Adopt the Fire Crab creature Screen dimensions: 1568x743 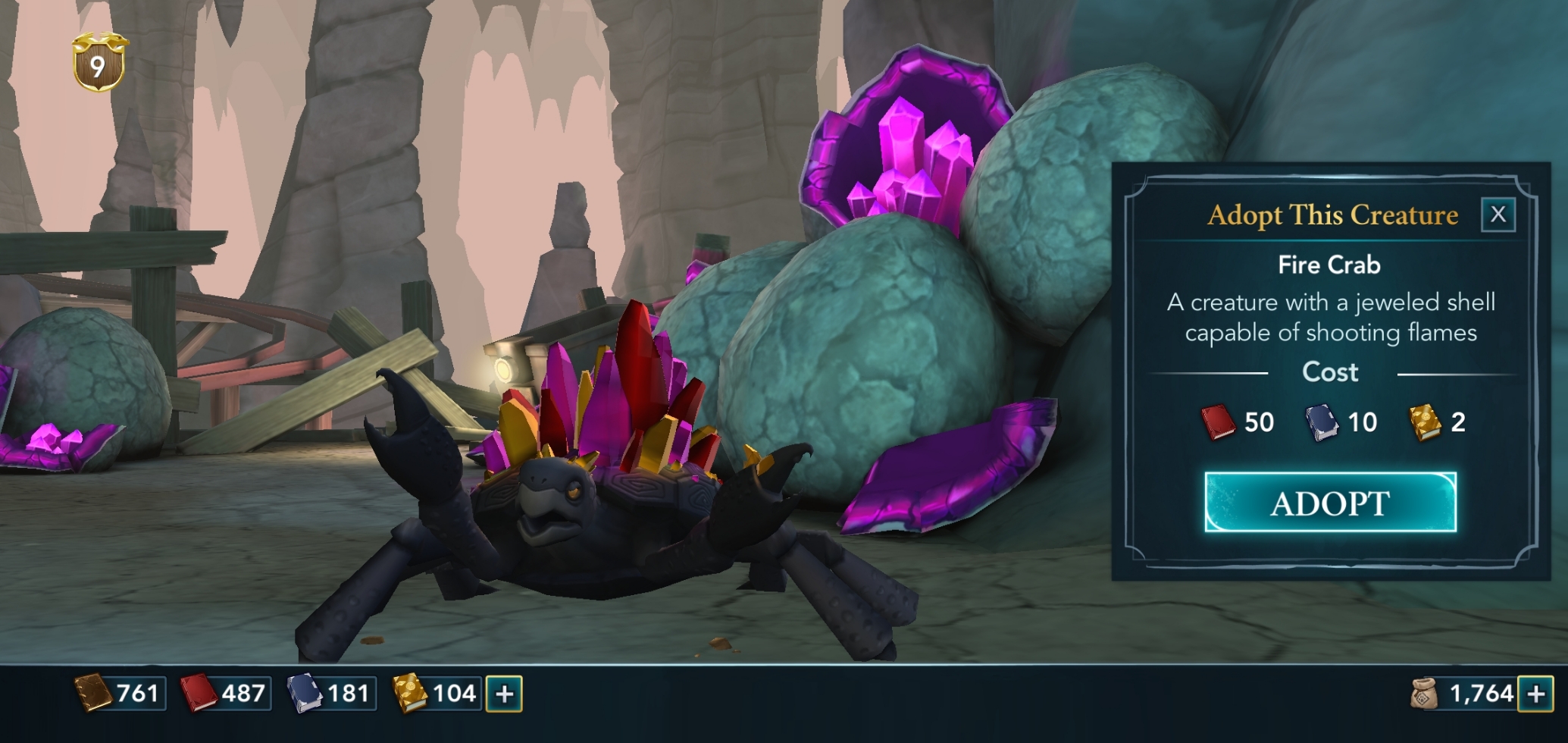[1330, 503]
